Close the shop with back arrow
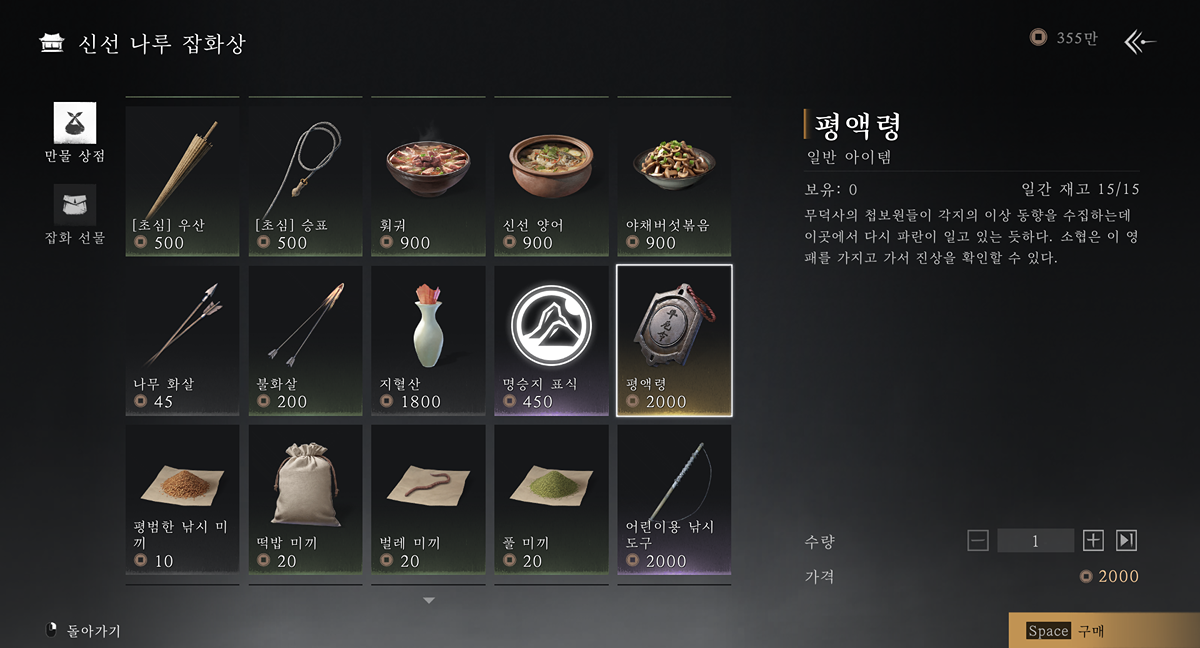This screenshot has width=1200, height=648. 1140,41
